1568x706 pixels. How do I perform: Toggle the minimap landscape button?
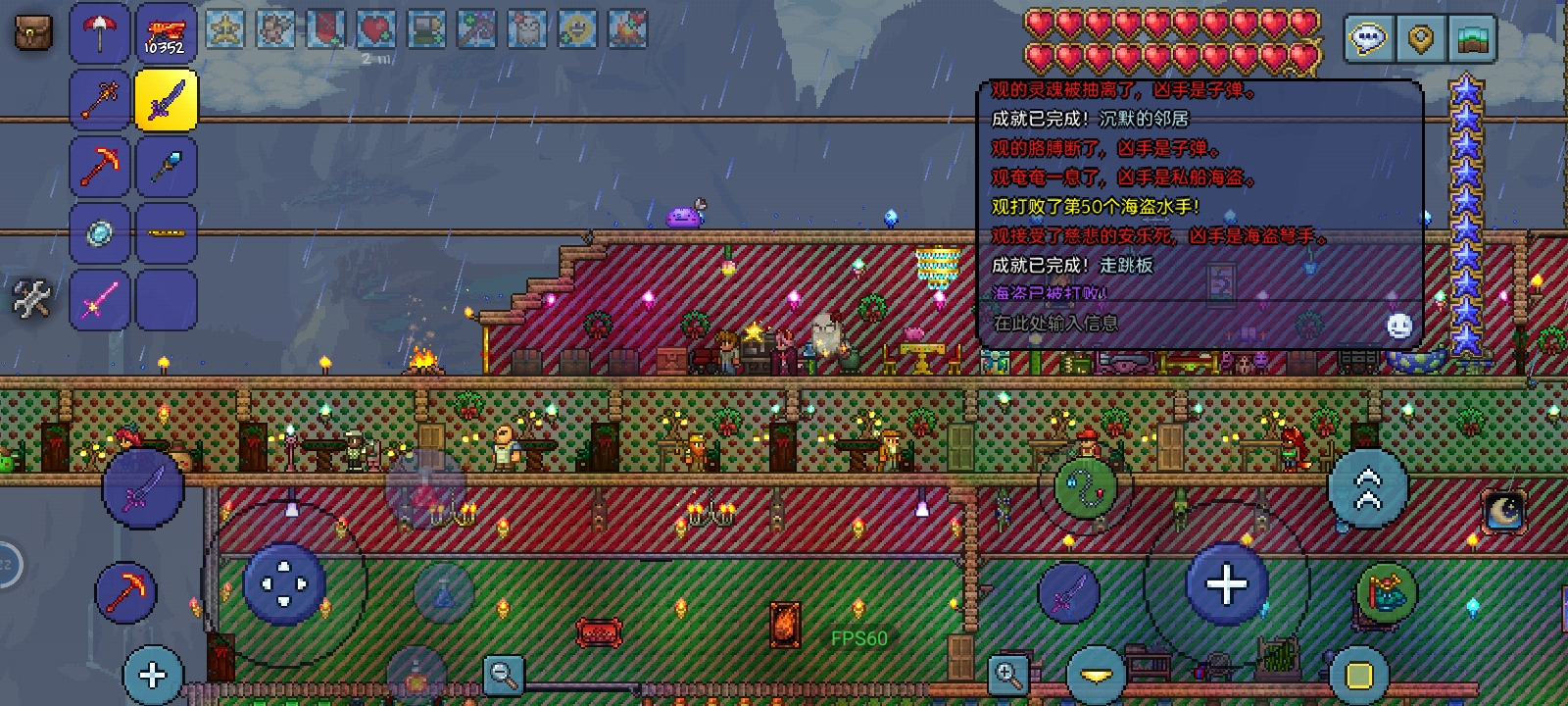1472,39
